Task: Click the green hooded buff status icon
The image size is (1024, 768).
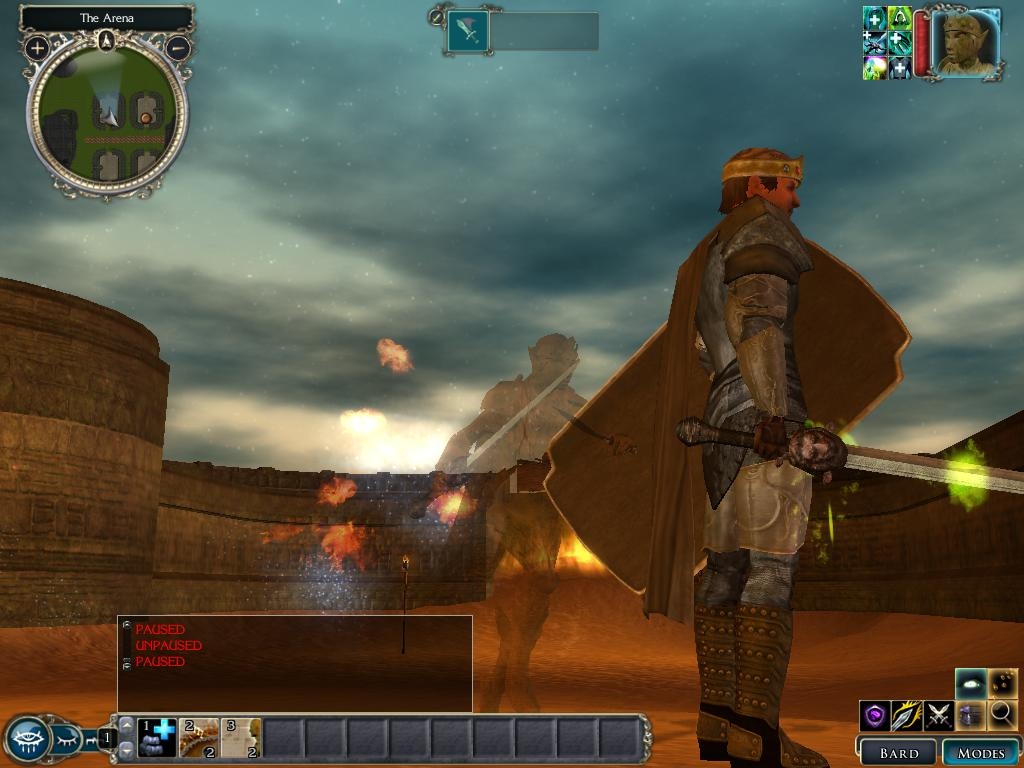Action: [x=899, y=19]
